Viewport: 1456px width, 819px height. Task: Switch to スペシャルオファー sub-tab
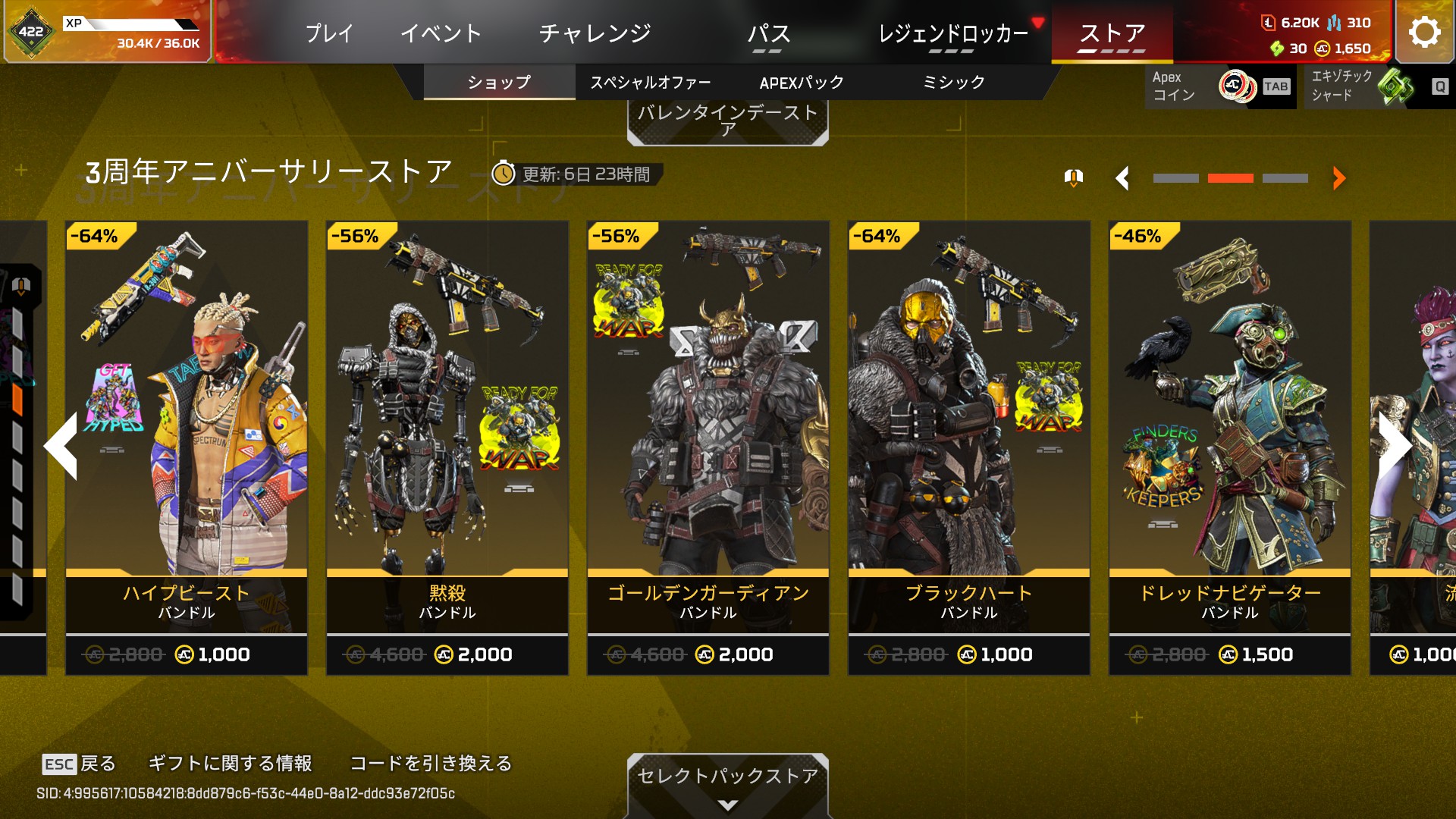(x=651, y=82)
